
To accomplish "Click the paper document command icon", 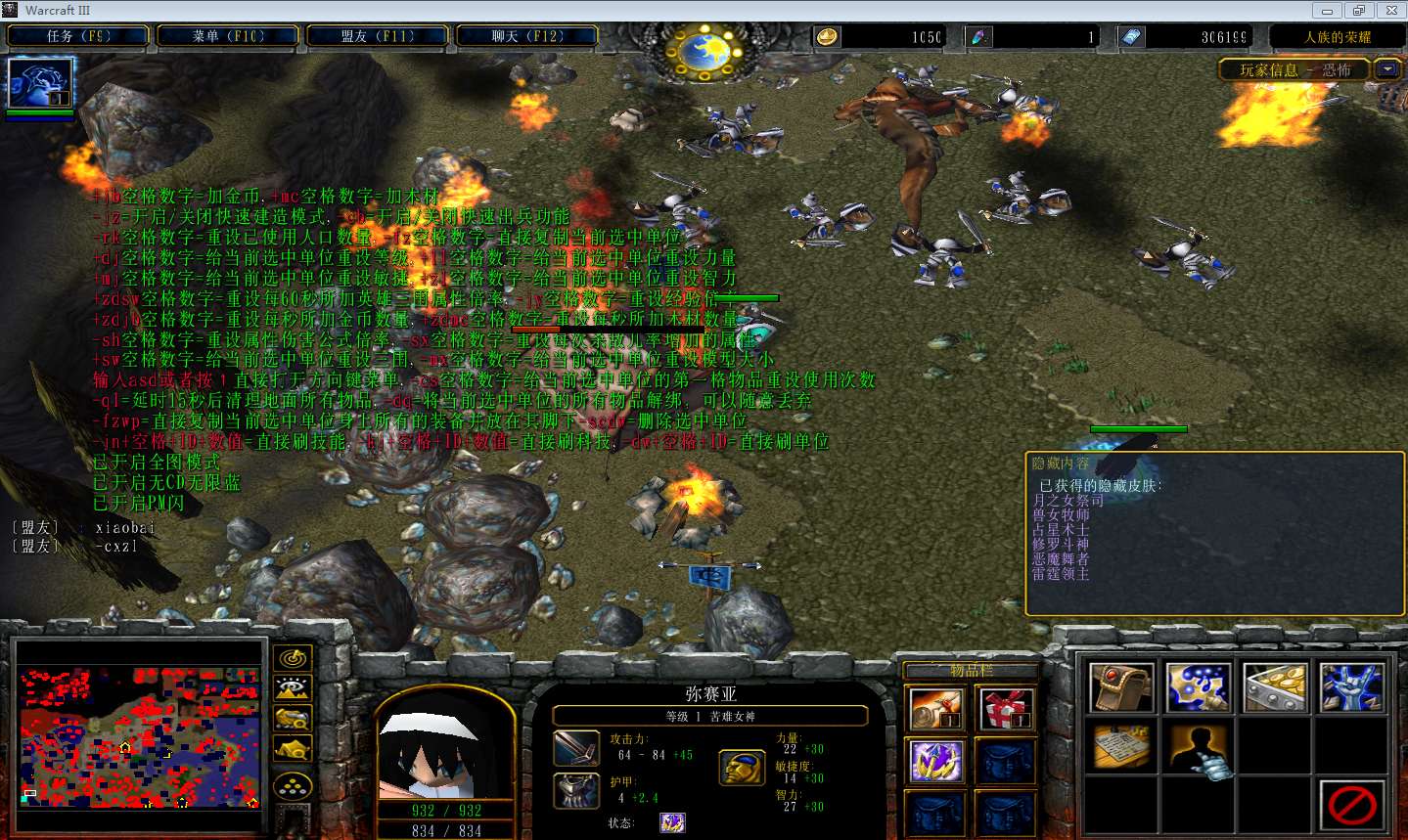I will 1121,748.
